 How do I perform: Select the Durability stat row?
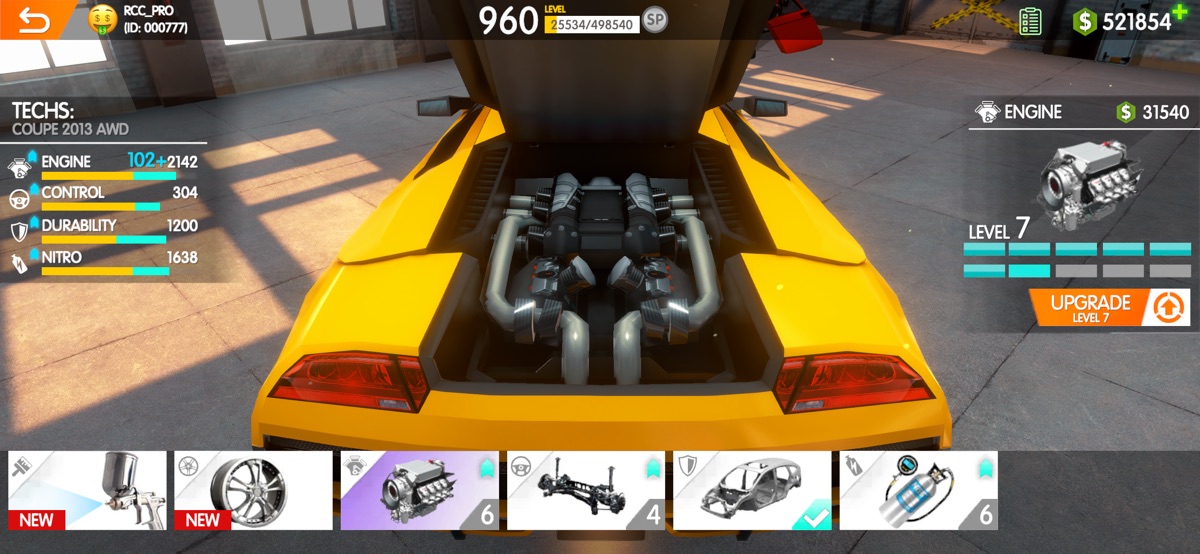click(103, 229)
